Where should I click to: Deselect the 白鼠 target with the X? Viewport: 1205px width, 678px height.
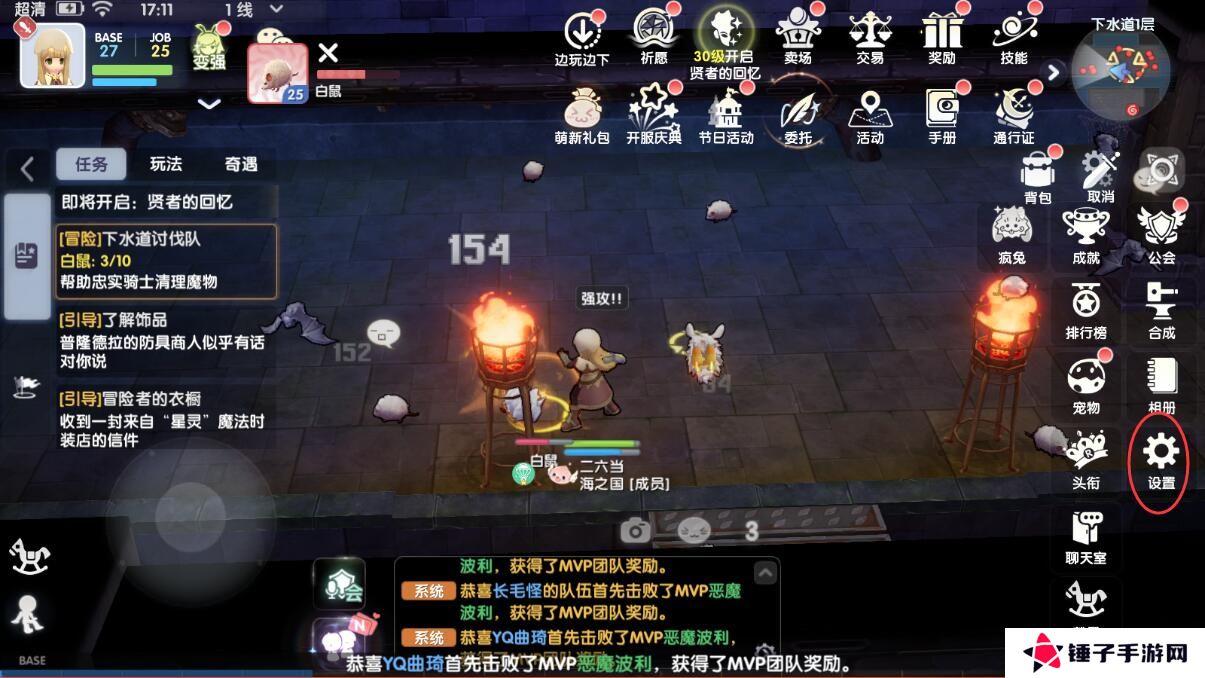(x=327, y=52)
